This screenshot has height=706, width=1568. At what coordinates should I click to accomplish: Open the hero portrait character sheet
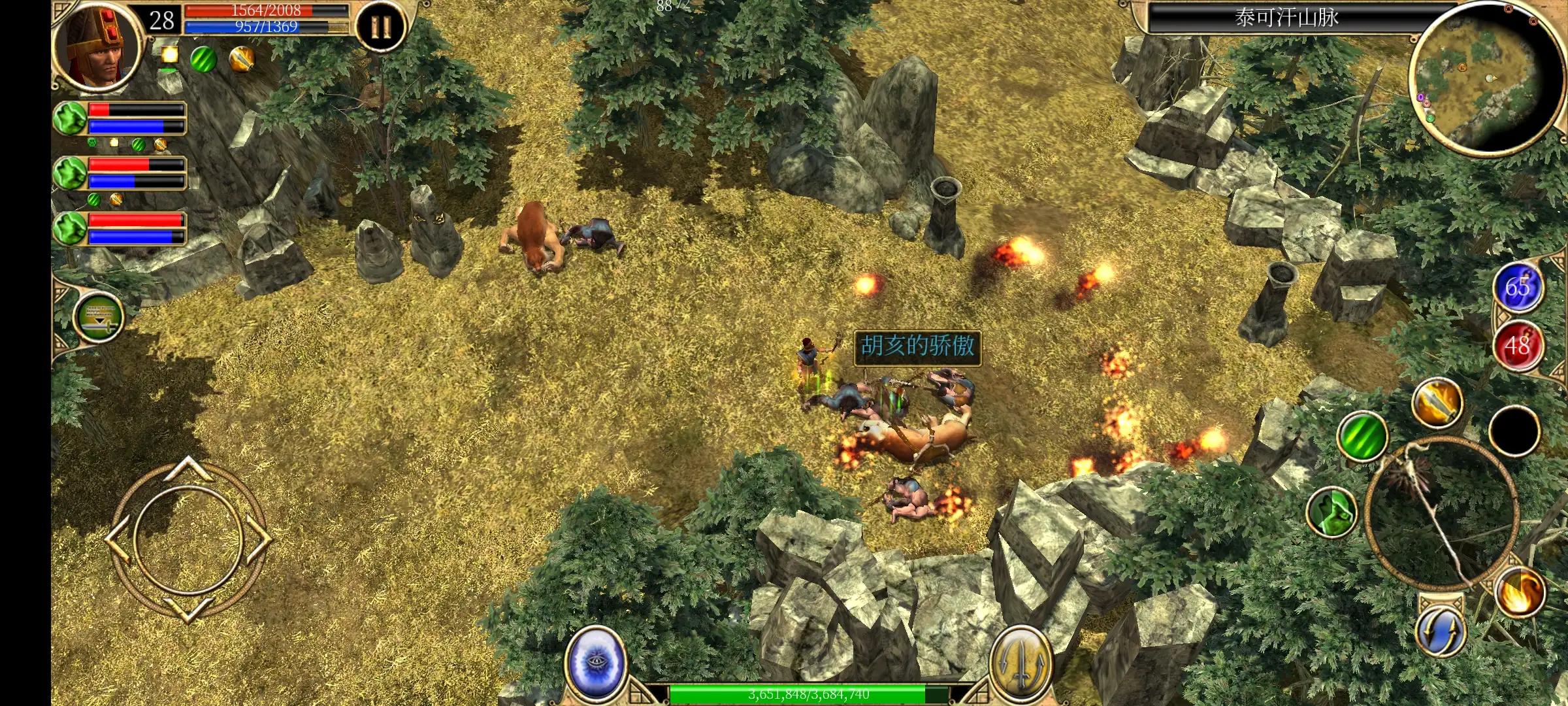(98, 46)
